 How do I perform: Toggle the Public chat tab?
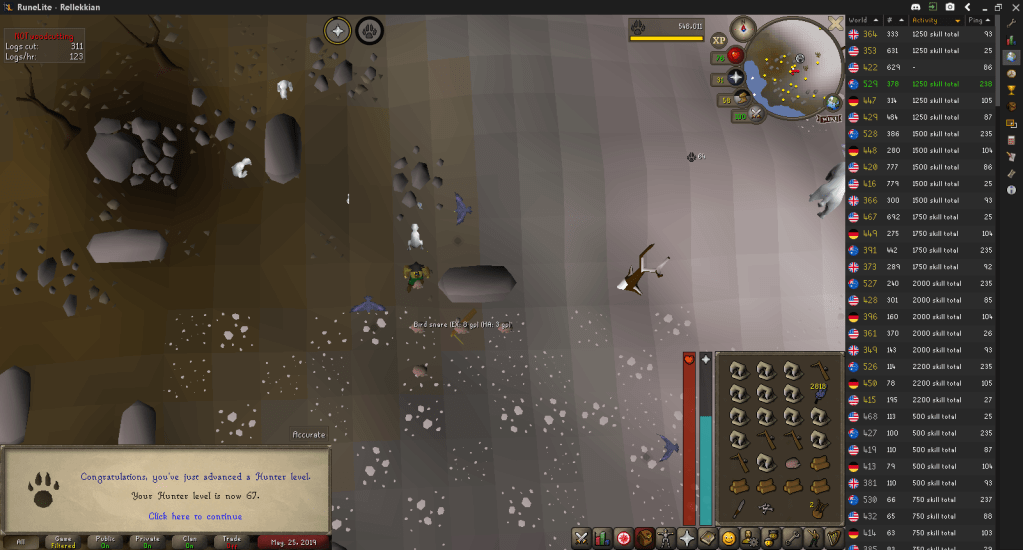105,541
